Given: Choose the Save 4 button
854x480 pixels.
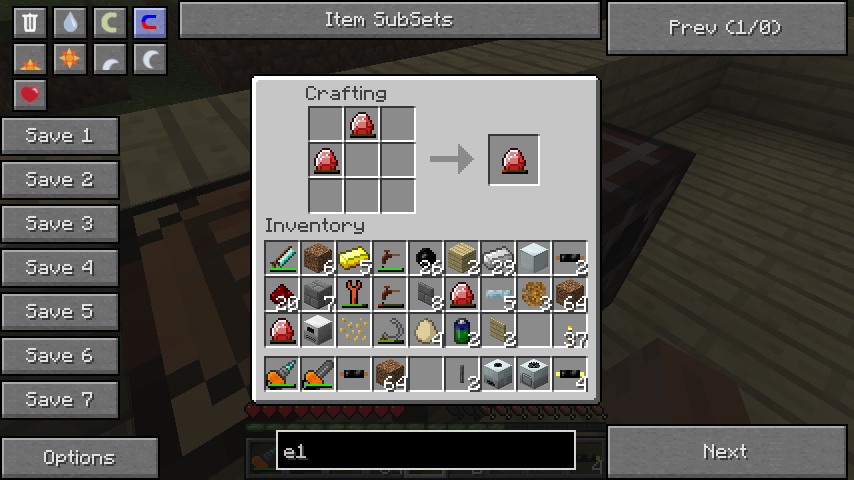Looking at the screenshot, I should tap(60, 268).
